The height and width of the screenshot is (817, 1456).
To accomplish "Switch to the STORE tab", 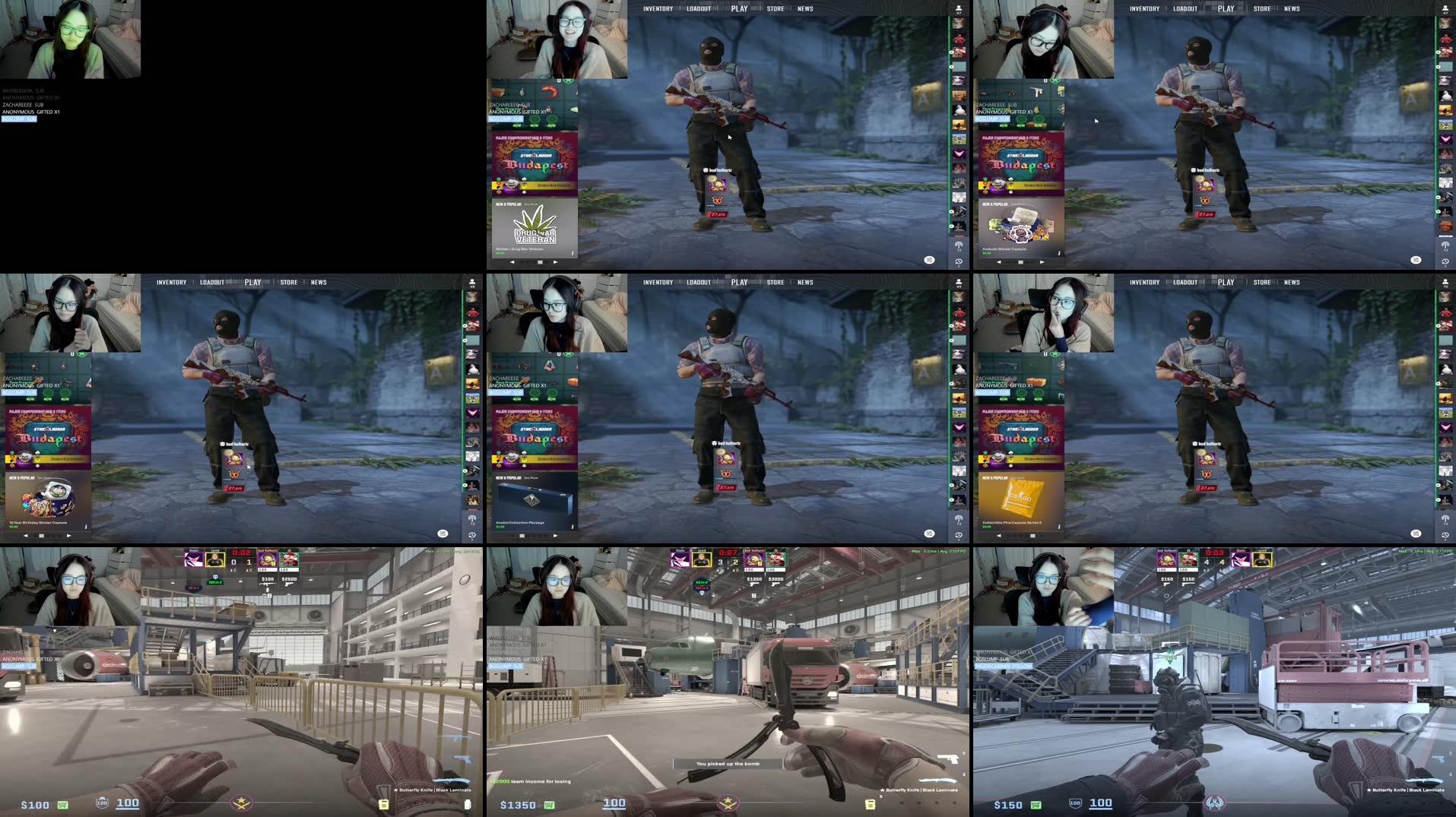I will pos(776,8).
